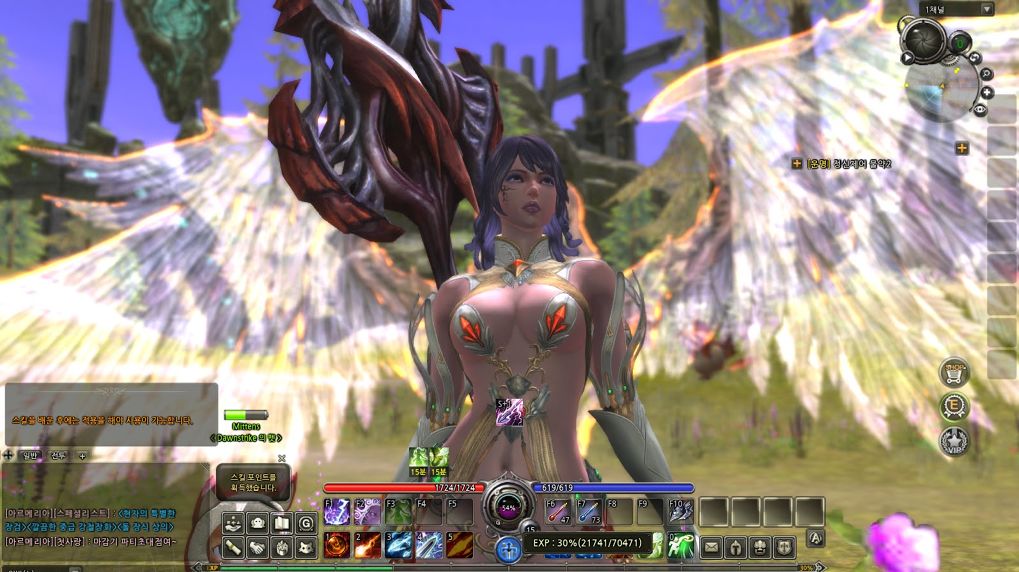The width and height of the screenshot is (1019, 572).
Task: Activate the F1 purple lightning skill
Action: [x=336, y=512]
